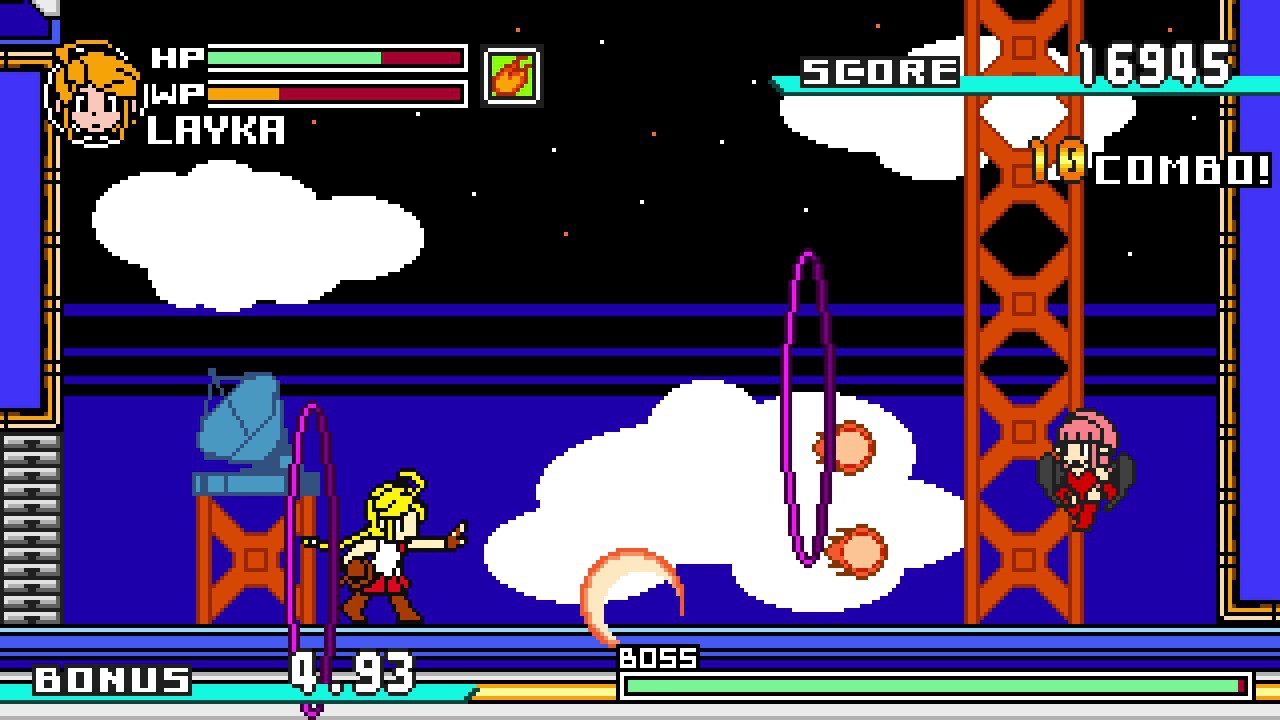The width and height of the screenshot is (1280, 720).
Task: Toggle the WP bar display
Action: coord(335,93)
